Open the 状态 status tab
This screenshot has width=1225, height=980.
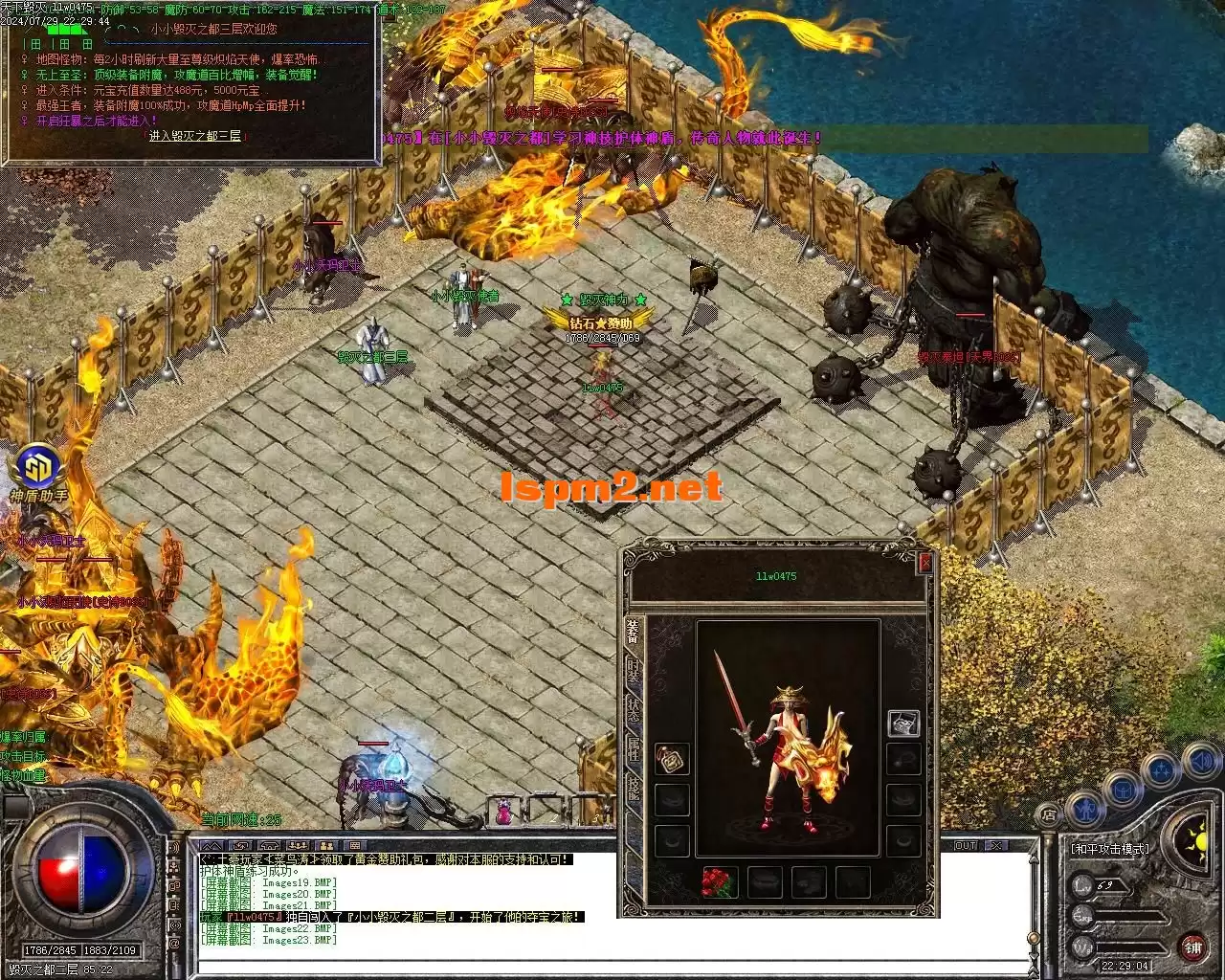click(x=633, y=710)
